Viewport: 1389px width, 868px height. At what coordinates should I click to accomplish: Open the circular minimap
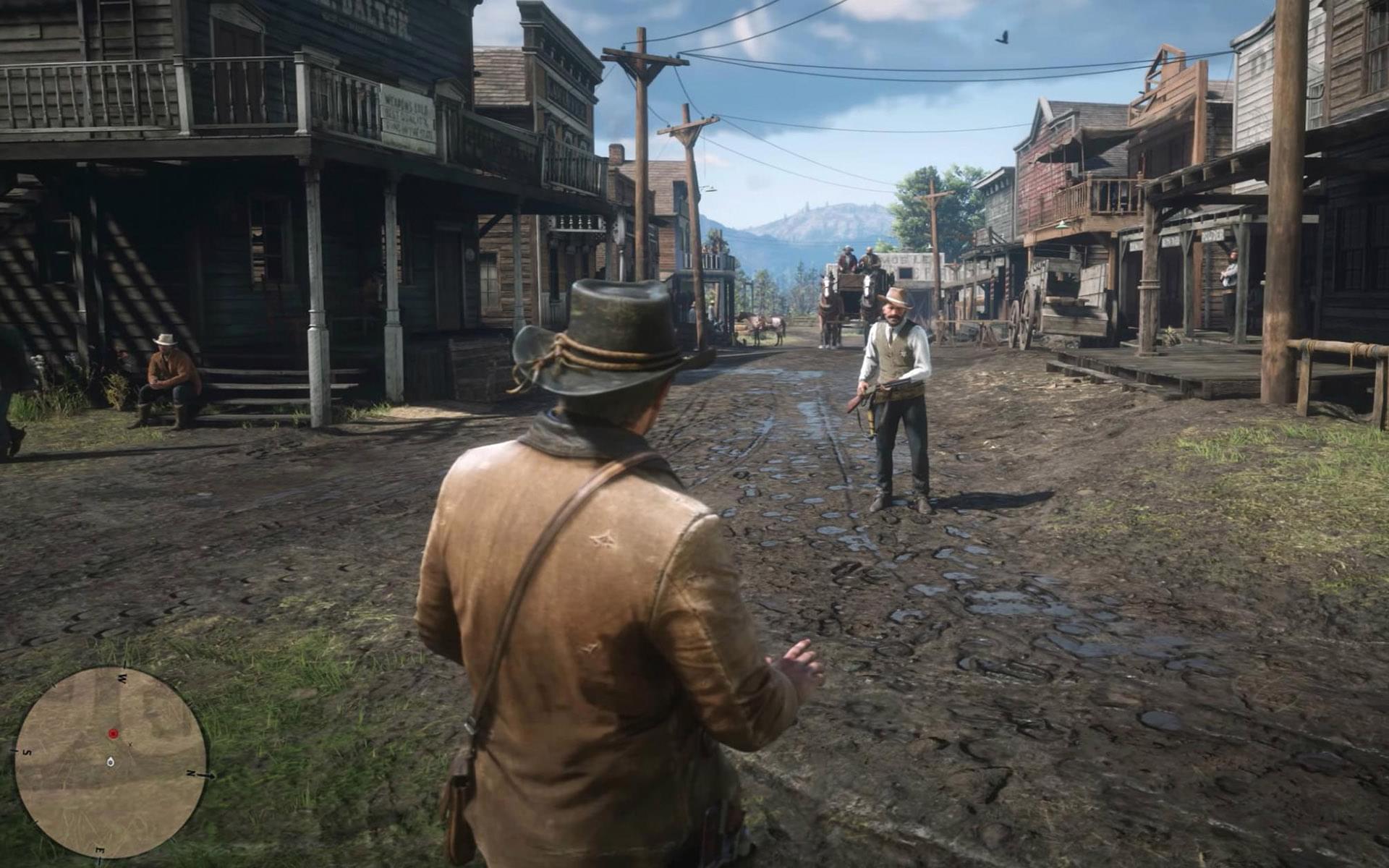[111, 762]
